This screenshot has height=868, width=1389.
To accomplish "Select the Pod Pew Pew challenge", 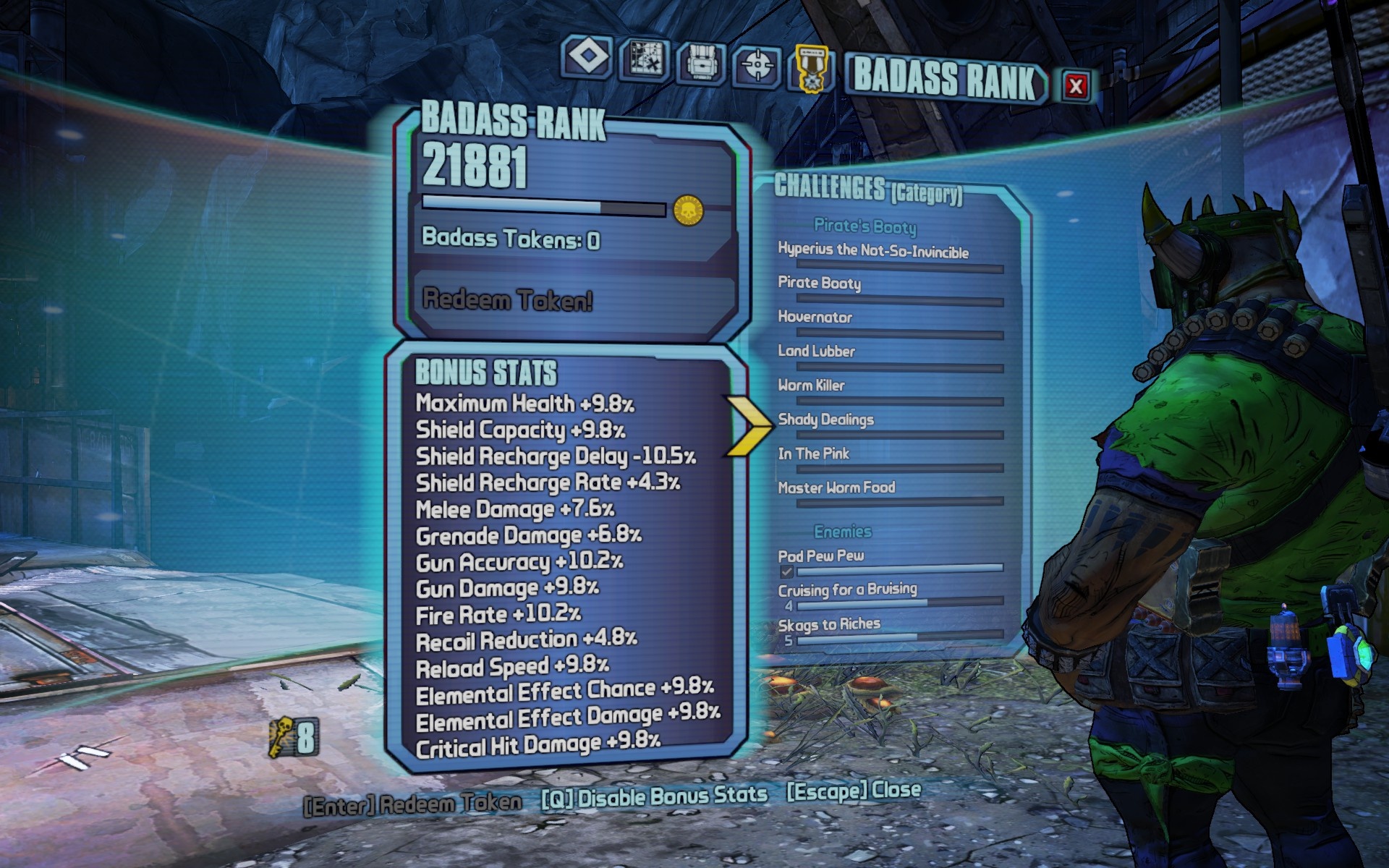I will pyautogui.click(x=821, y=556).
